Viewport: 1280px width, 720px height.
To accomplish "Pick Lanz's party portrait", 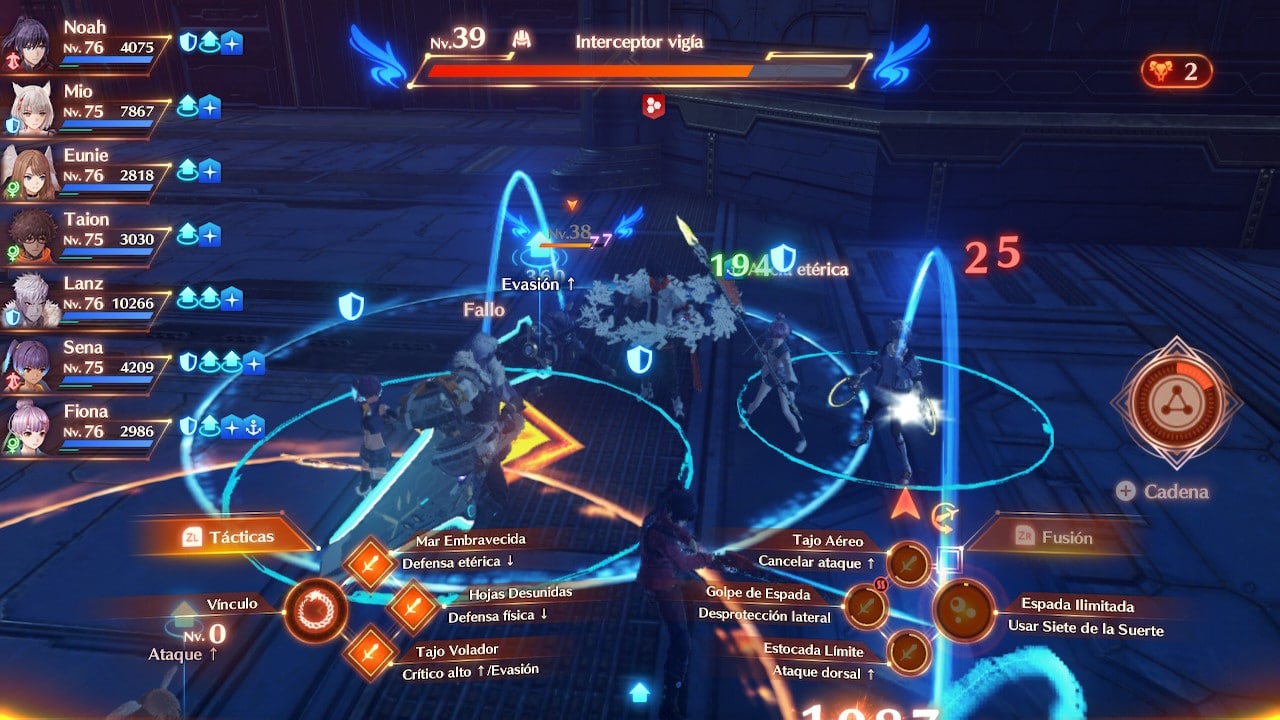I will tap(30, 300).
